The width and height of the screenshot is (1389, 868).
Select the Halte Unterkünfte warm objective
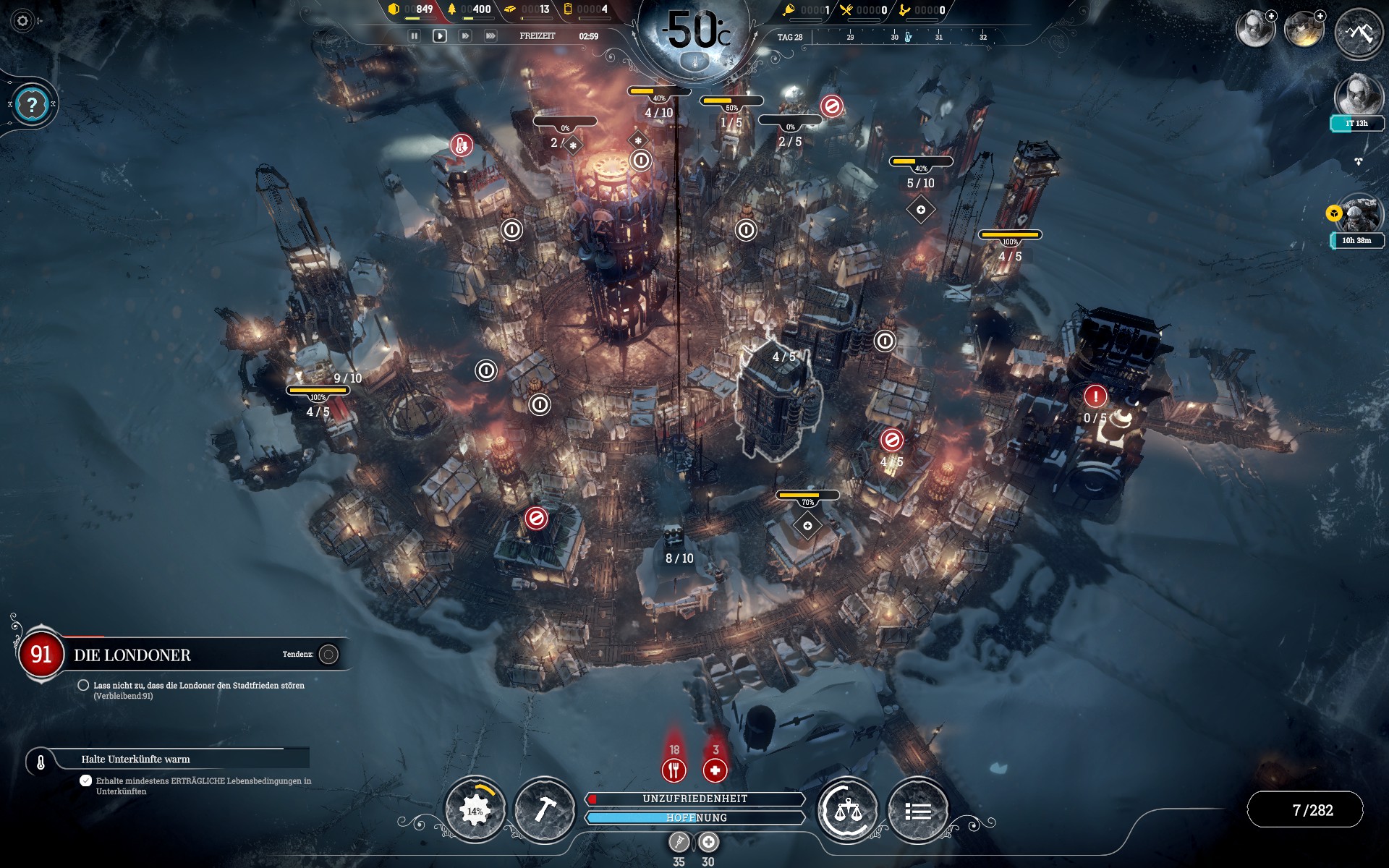135,759
